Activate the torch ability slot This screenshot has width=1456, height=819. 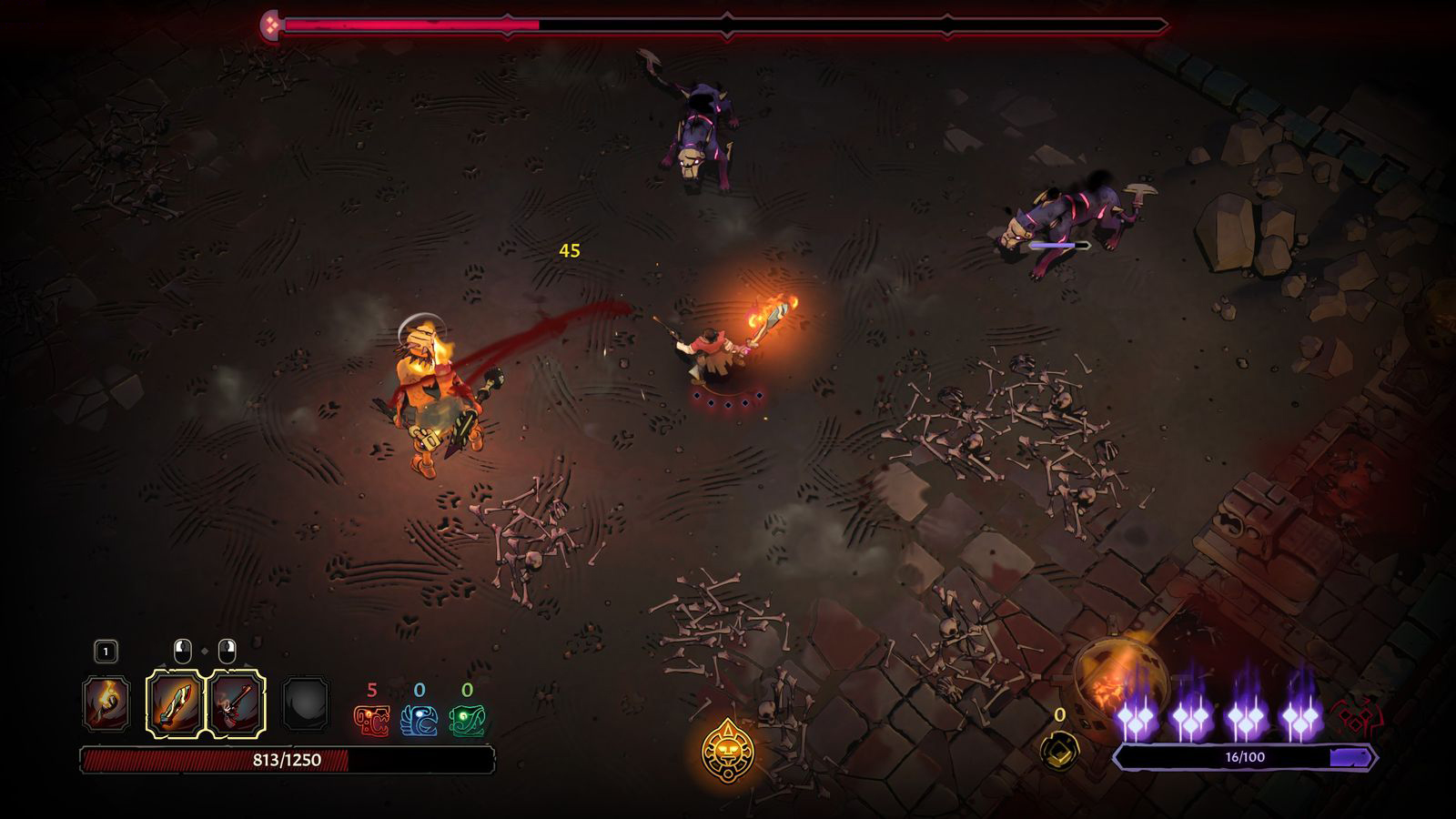106,703
